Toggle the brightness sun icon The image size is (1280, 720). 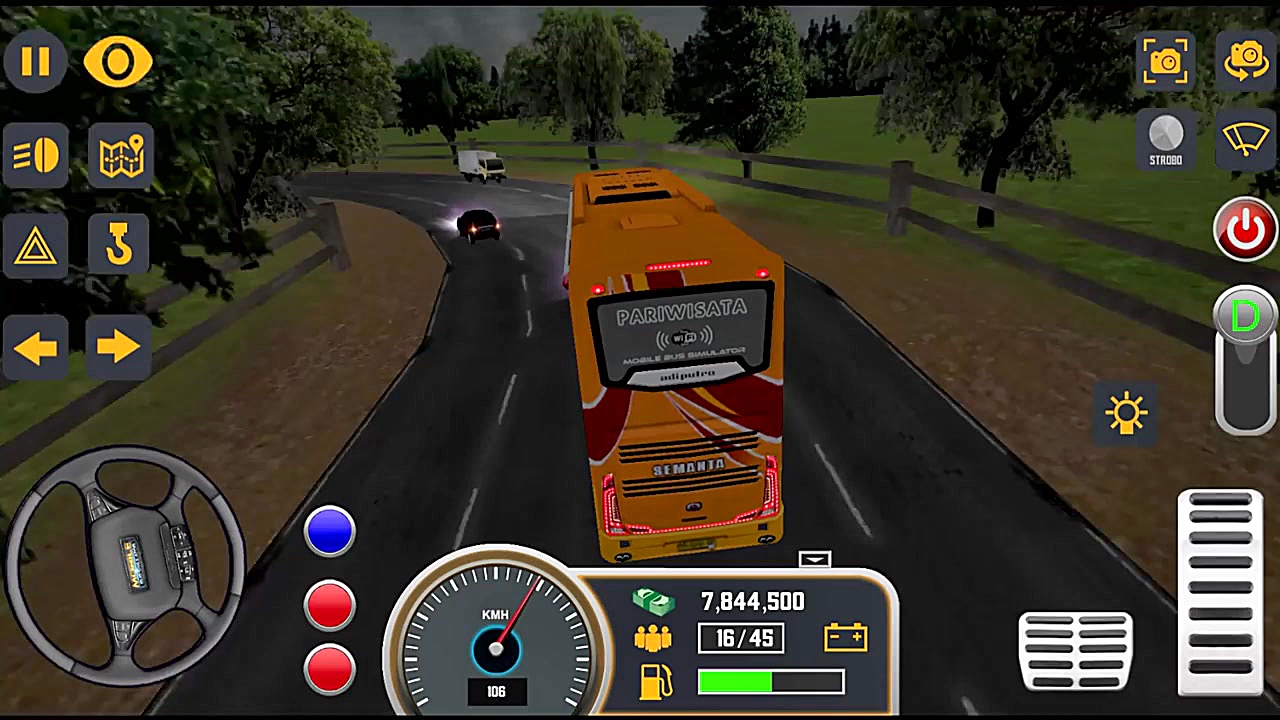[1127, 413]
